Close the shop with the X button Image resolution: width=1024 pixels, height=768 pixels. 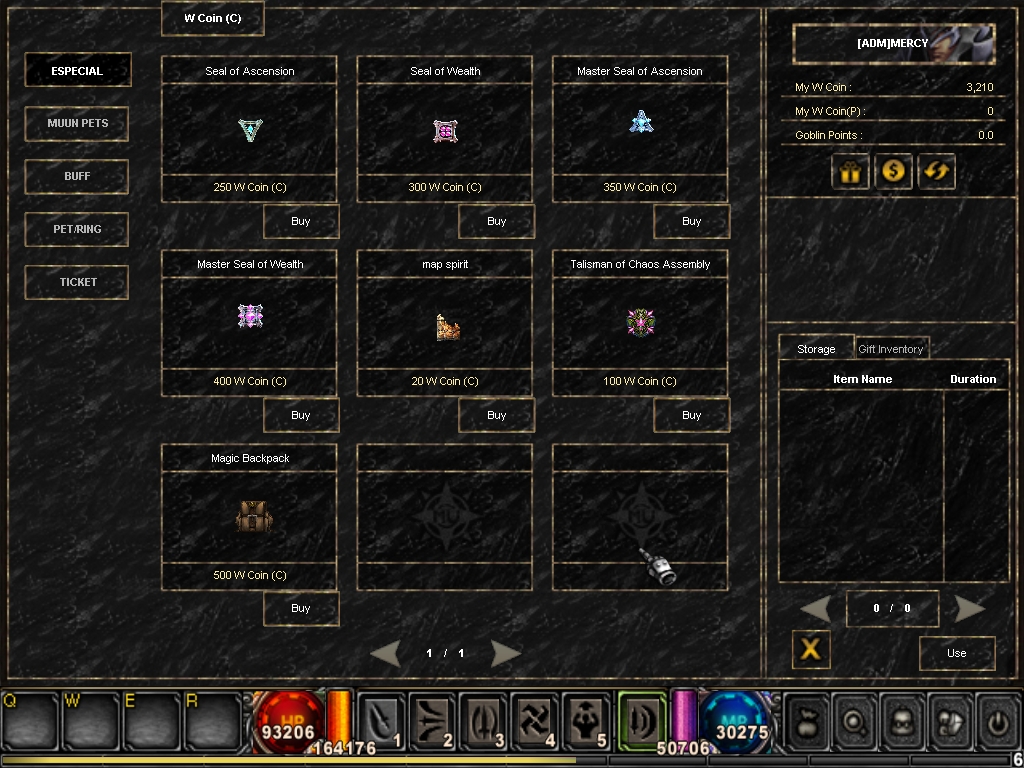(811, 649)
